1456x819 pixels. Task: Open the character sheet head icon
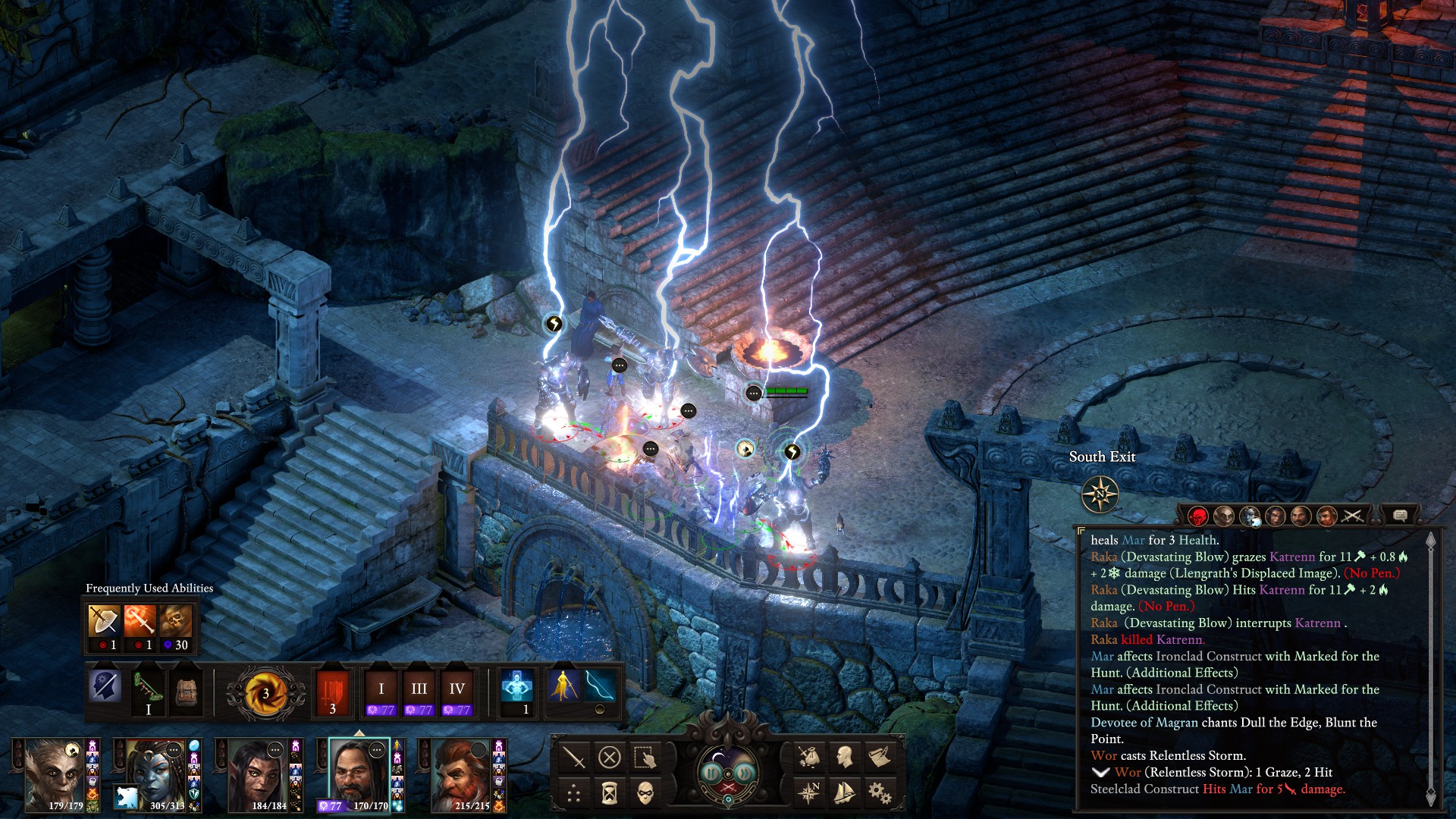tap(844, 757)
